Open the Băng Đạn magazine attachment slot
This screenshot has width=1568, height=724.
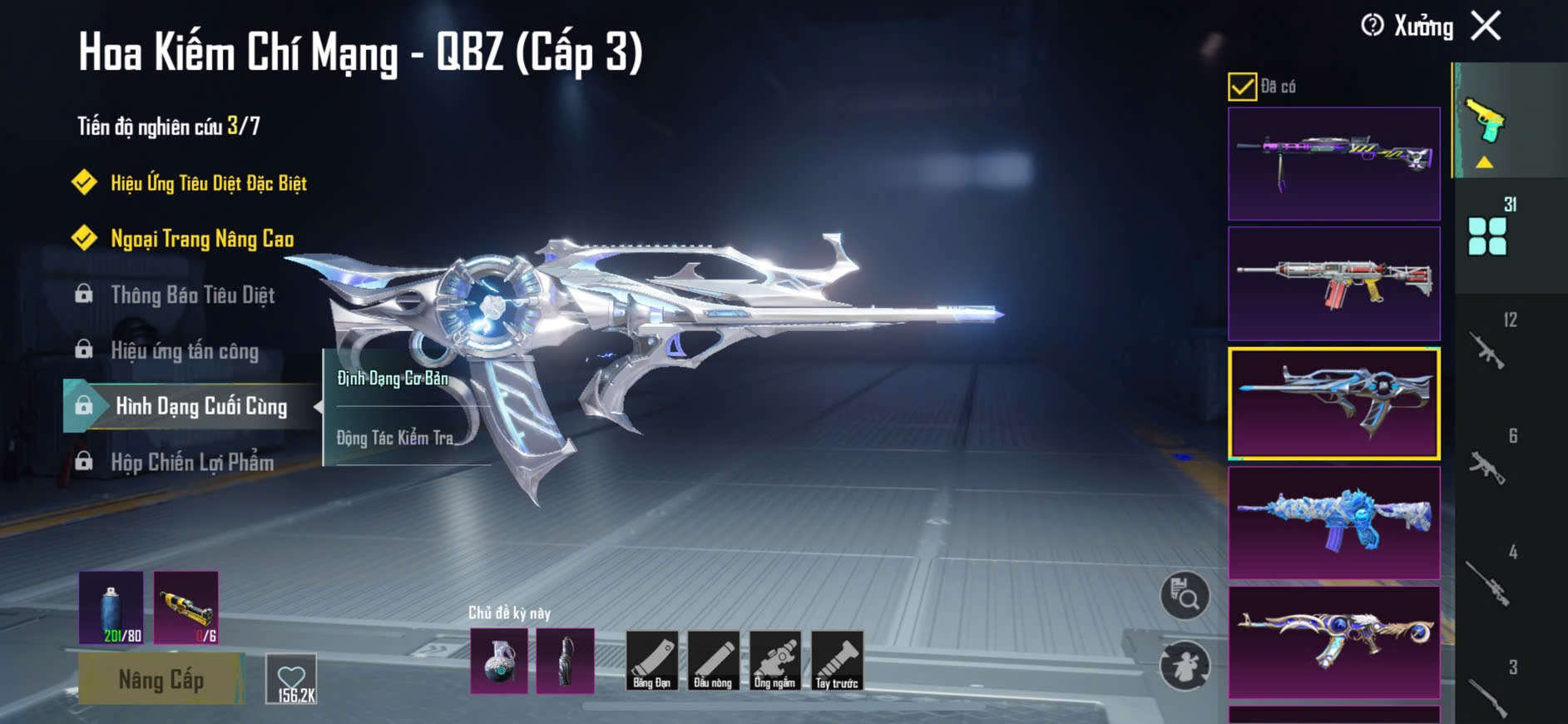click(x=651, y=661)
